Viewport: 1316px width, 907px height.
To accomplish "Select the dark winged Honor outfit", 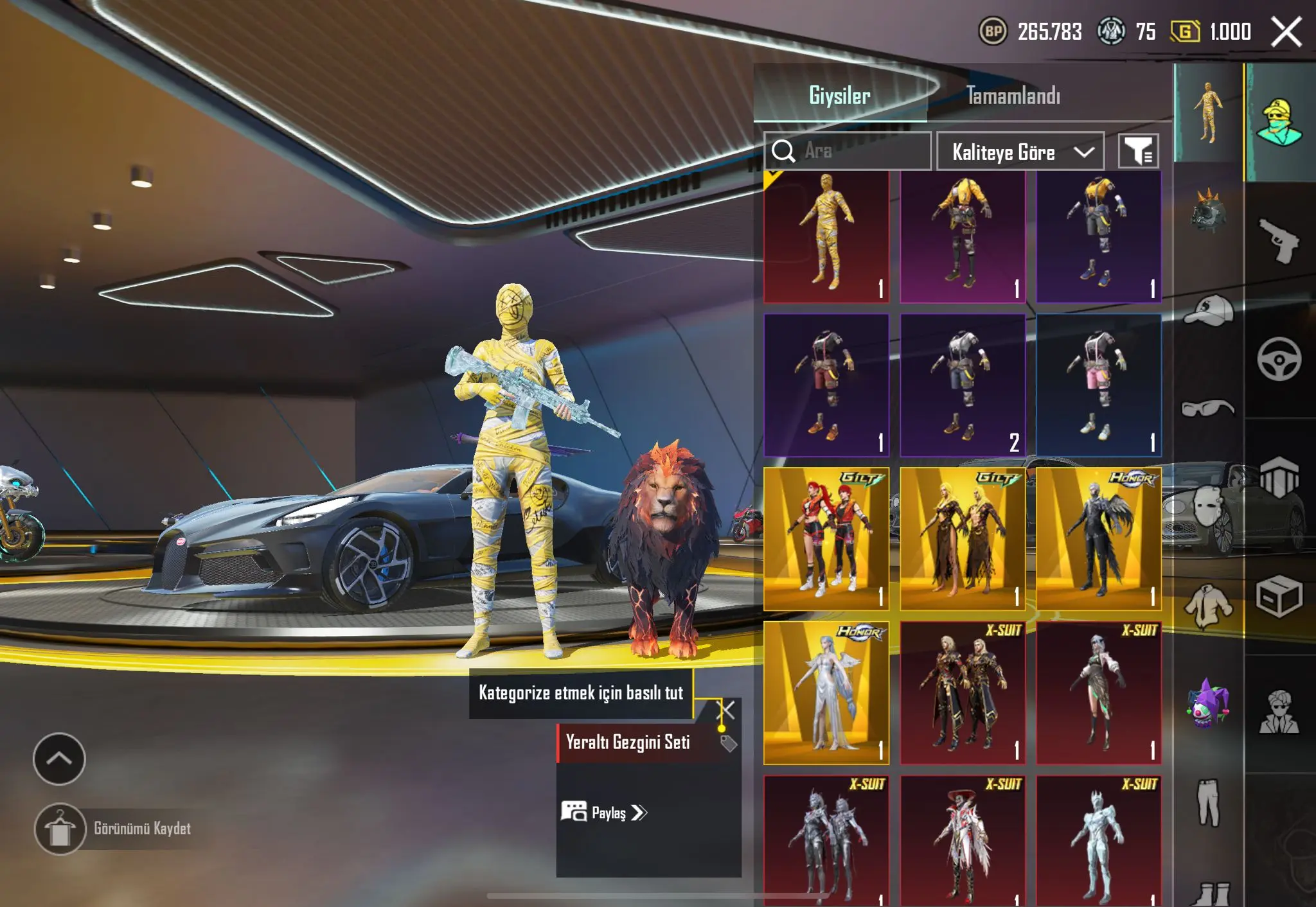I will pyautogui.click(x=1098, y=538).
